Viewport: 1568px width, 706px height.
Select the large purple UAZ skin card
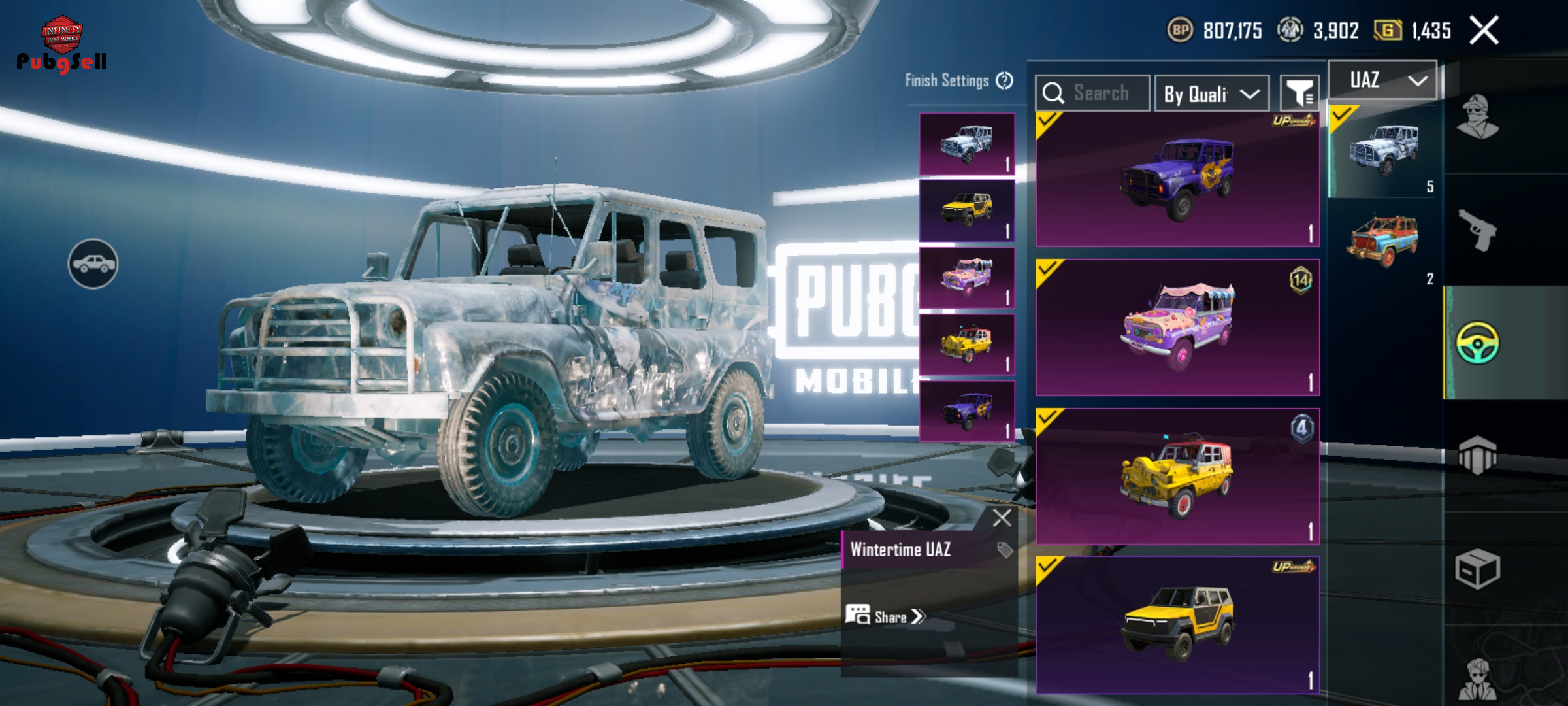click(x=1177, y=180)
